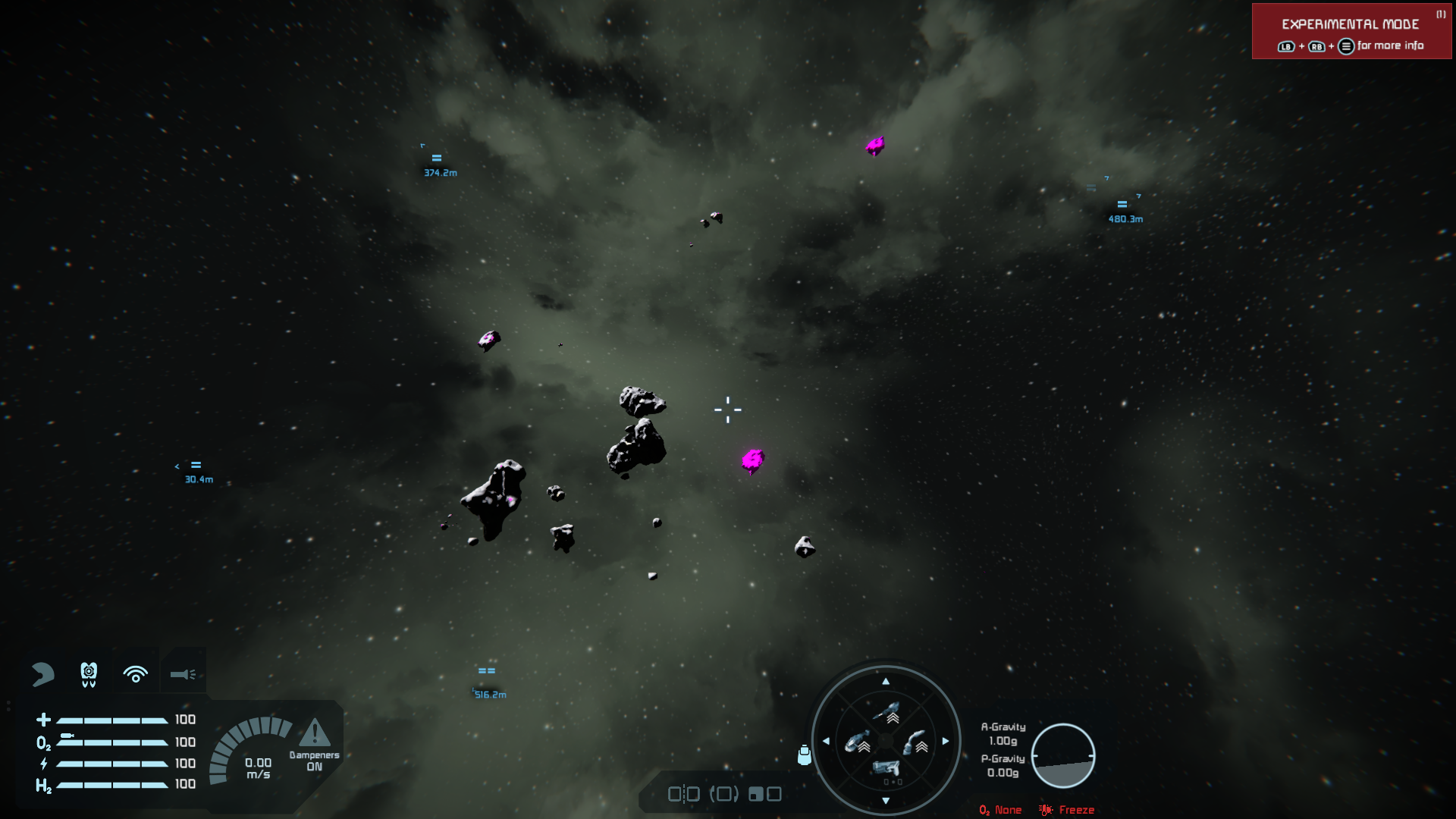Click the artificial horizon gravity indicator

[x=1062, y=755]
